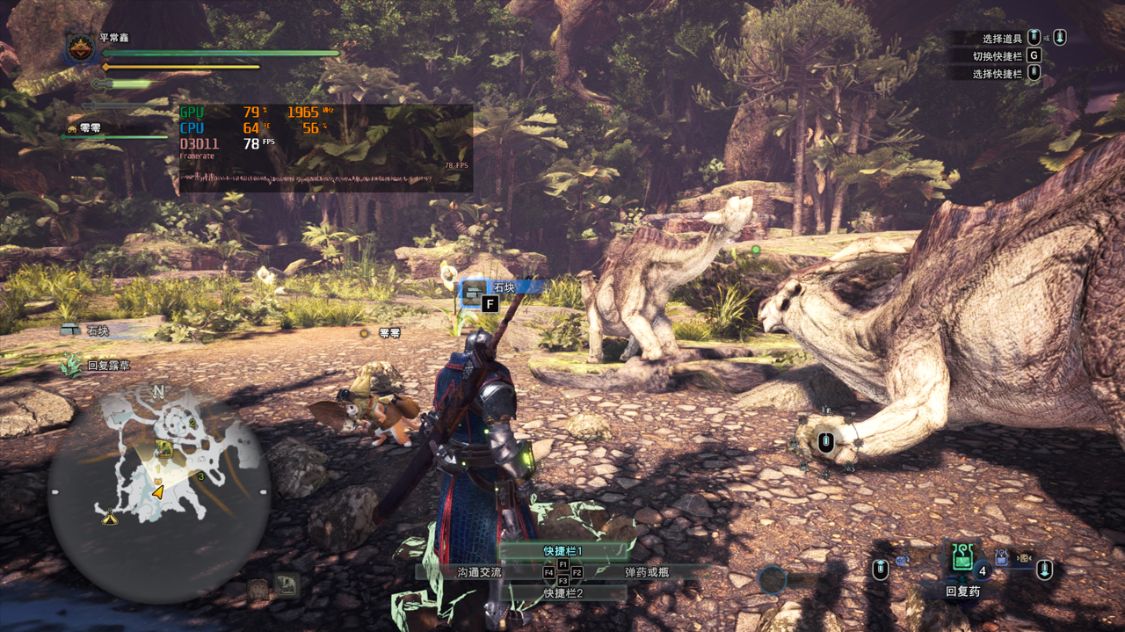
Task: Click the empty round slinger ammo slot
Action: tap(771, 579)
